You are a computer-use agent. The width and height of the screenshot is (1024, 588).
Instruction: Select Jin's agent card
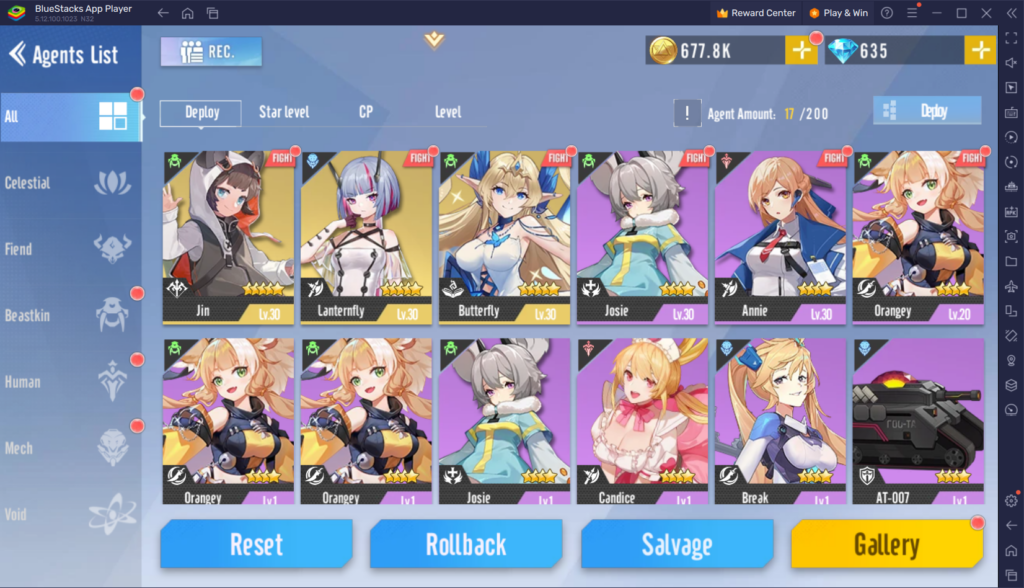(228, 237)
